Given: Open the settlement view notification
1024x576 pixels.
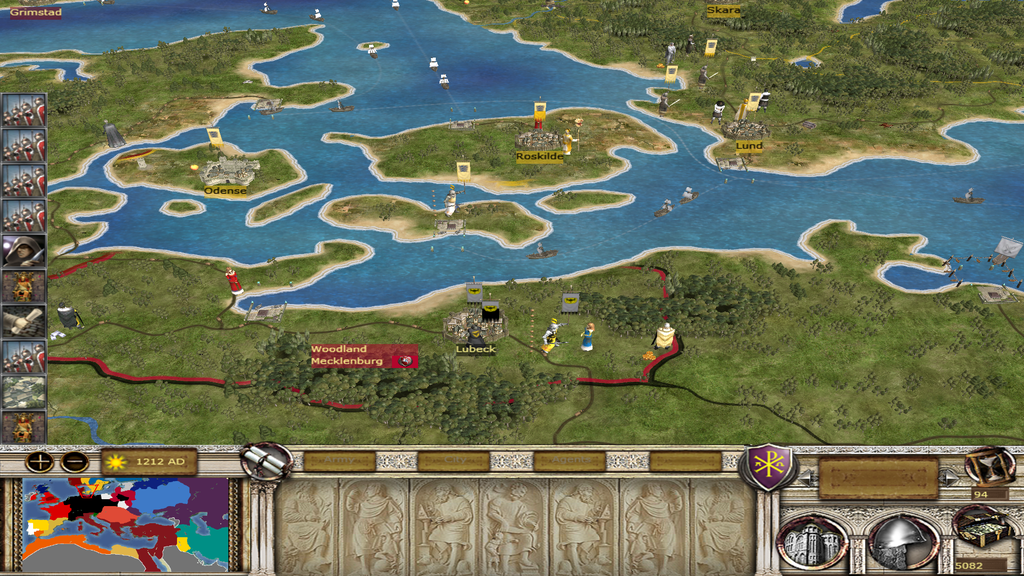Looking at the screenshot, I should coord(23,392).
